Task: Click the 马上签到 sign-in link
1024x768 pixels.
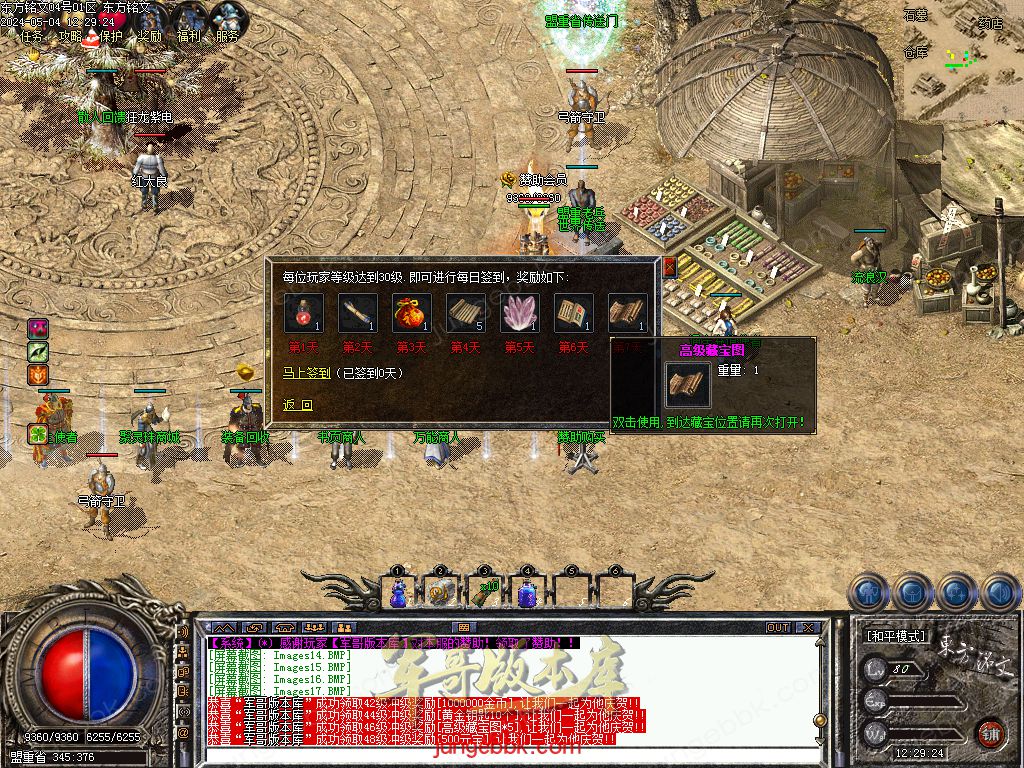Action: 305,372
